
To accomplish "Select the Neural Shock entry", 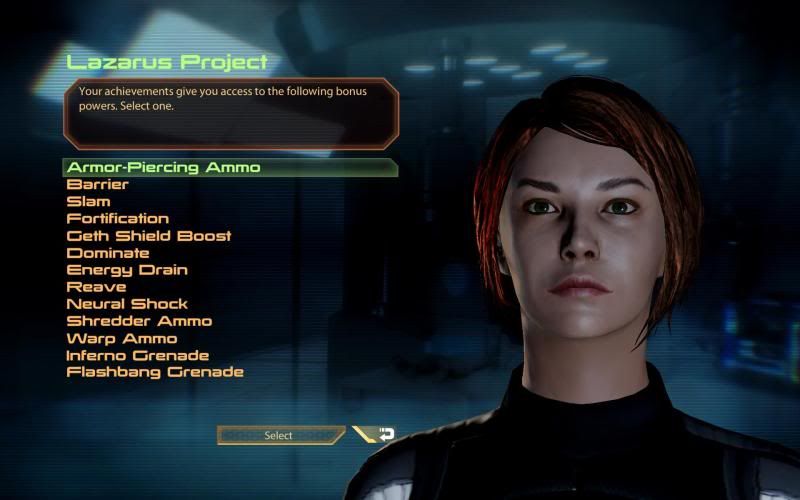I will [x=127, y=304].
